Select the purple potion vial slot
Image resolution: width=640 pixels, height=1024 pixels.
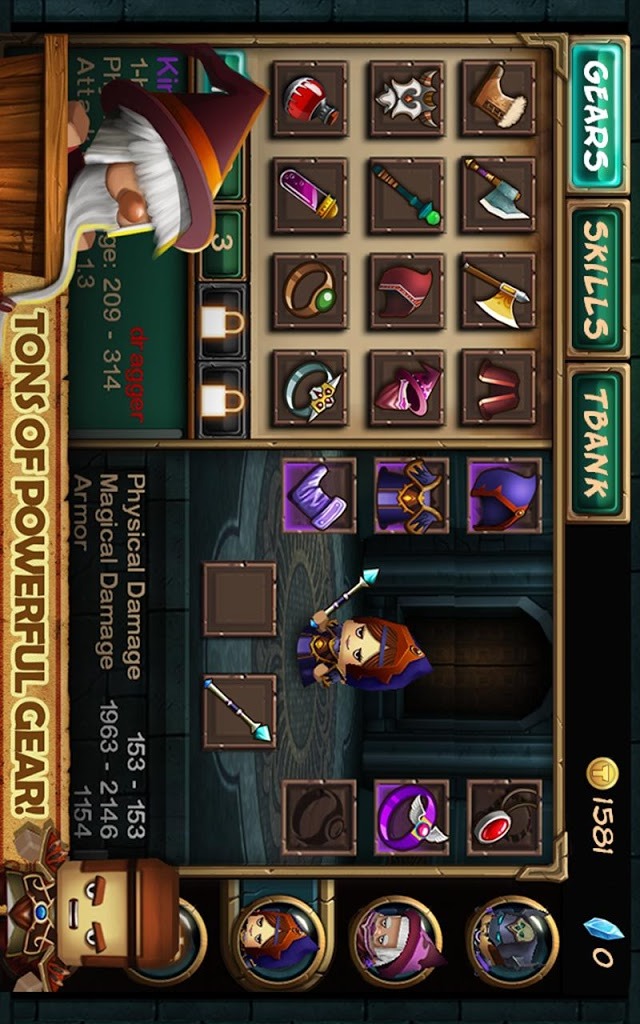pos(310,195)
